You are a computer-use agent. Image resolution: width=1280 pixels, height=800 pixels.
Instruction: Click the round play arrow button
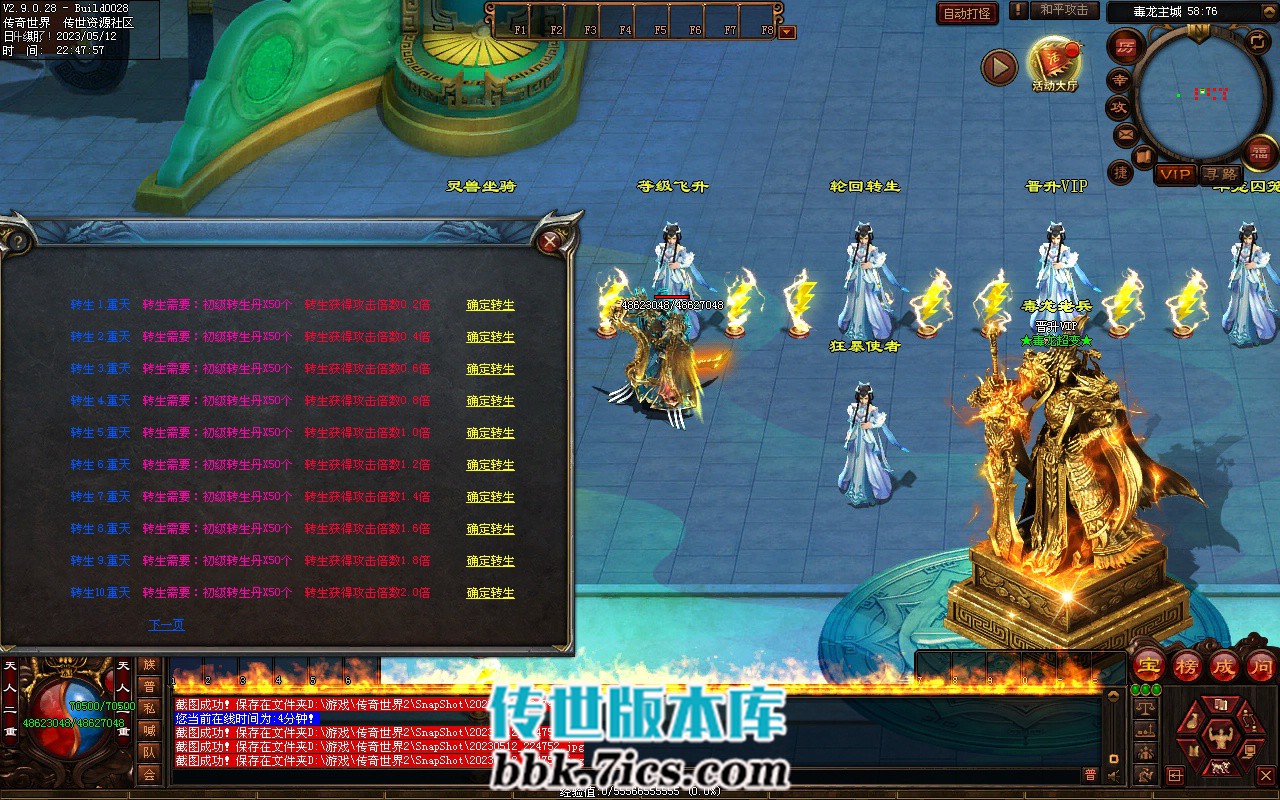coord(999,67)
